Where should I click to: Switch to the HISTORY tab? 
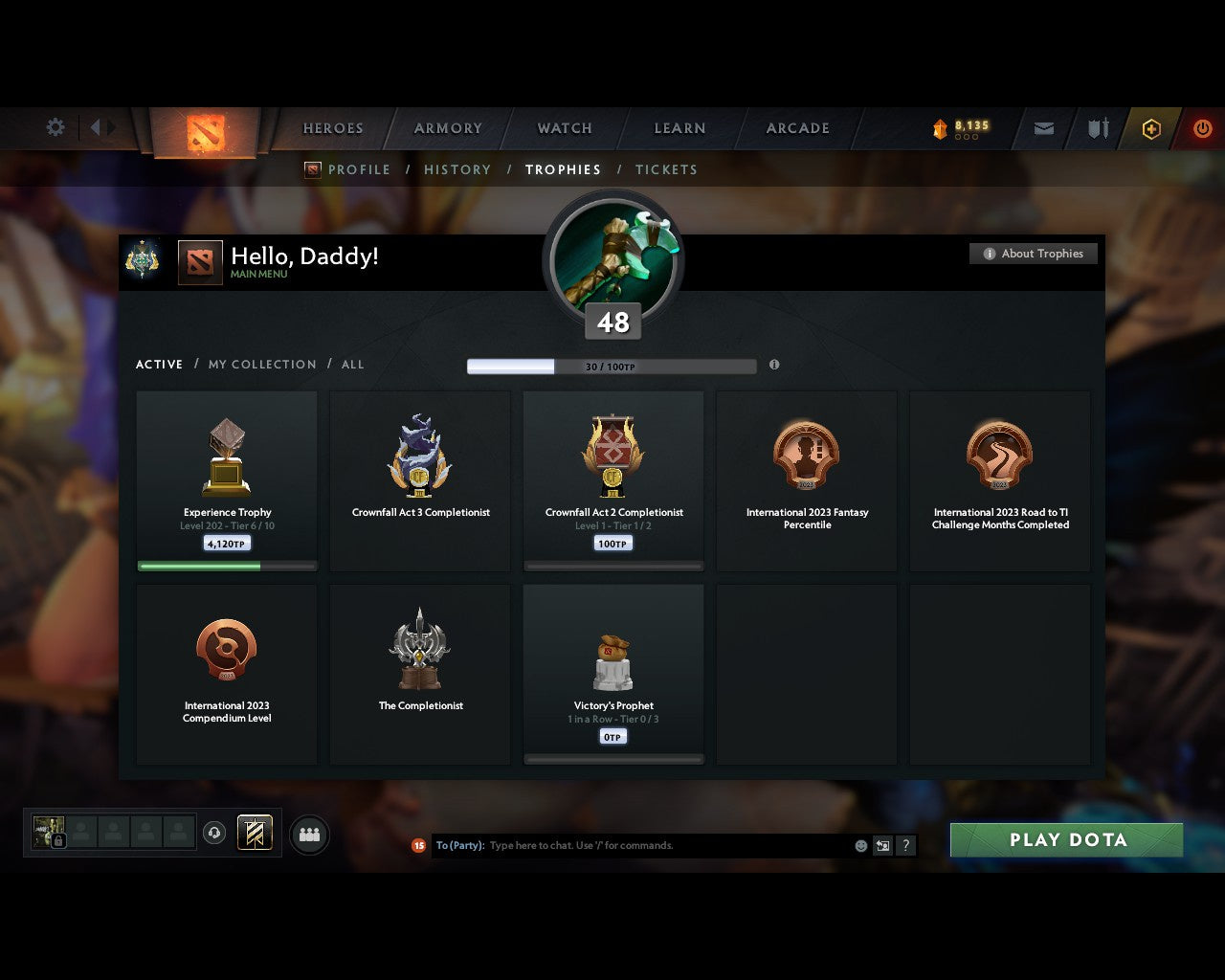(457, 169)
